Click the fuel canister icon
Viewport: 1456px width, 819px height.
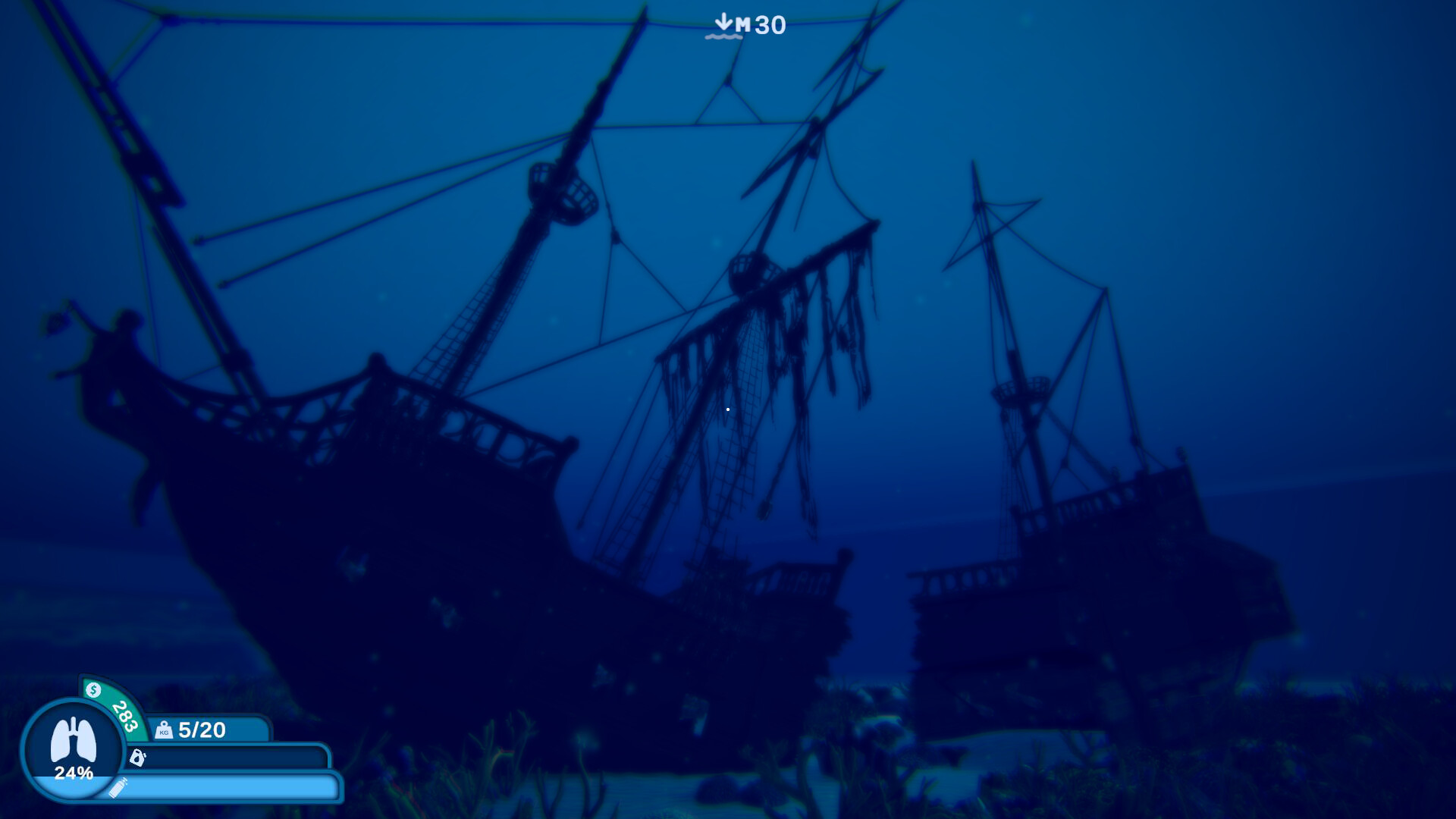click(x=137, y=758)
